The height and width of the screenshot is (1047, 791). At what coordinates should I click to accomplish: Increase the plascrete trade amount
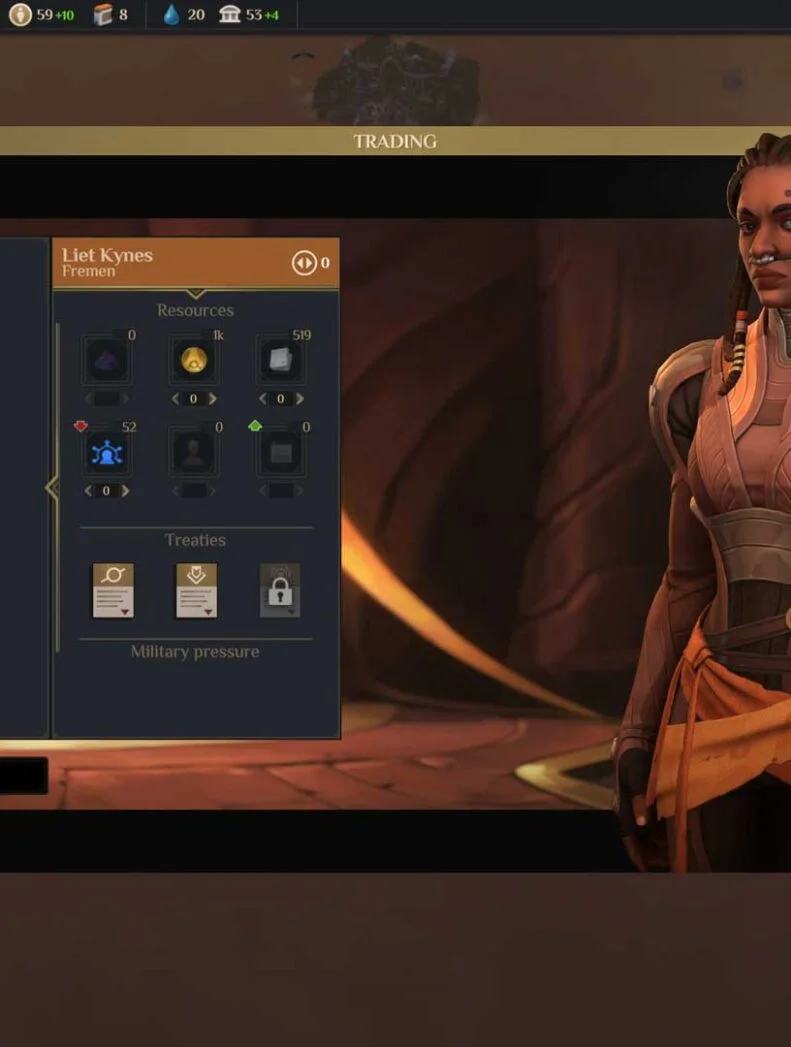coord(298,399)
